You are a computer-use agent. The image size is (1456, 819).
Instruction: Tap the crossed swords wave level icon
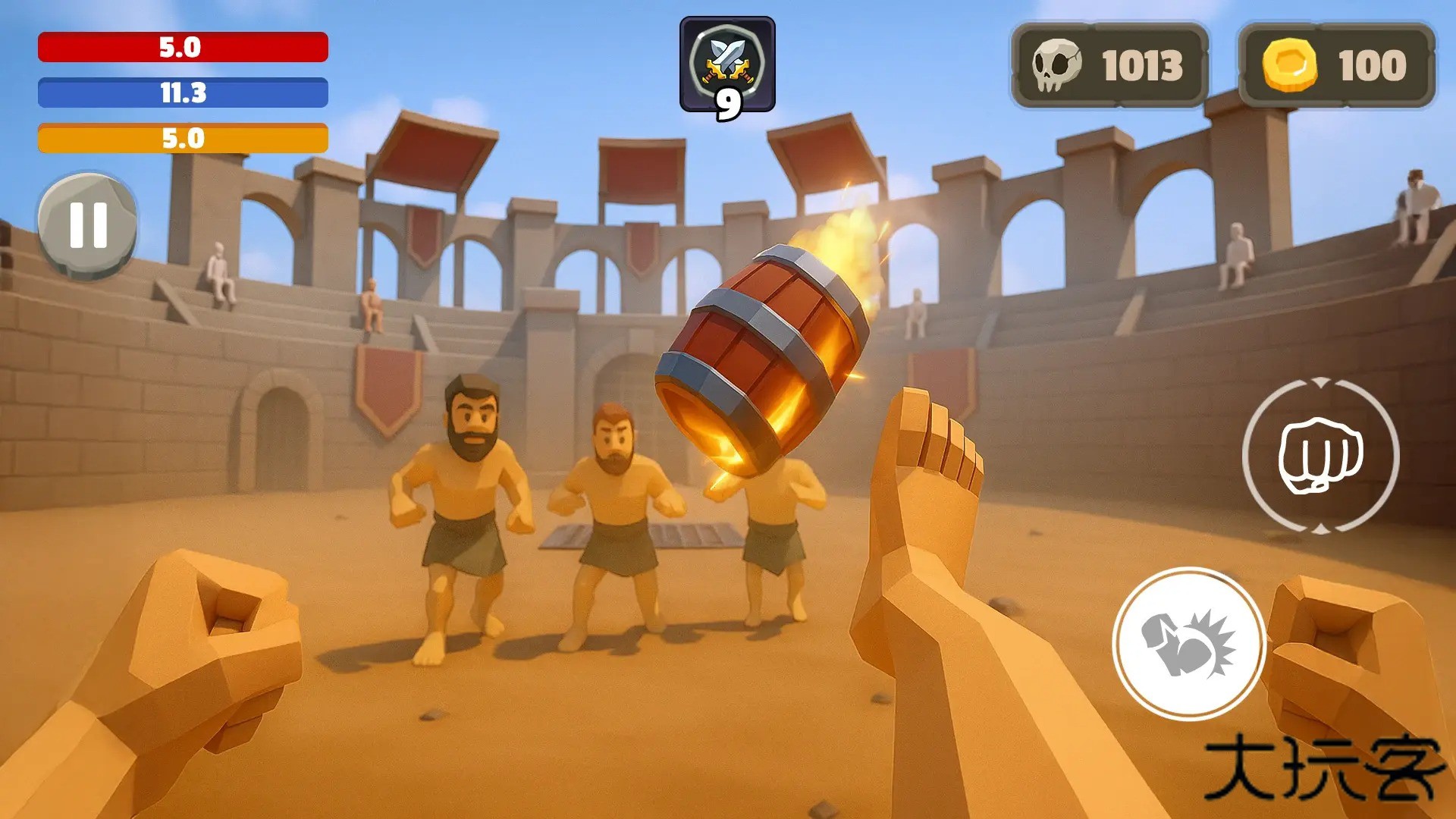pos(728,59)
